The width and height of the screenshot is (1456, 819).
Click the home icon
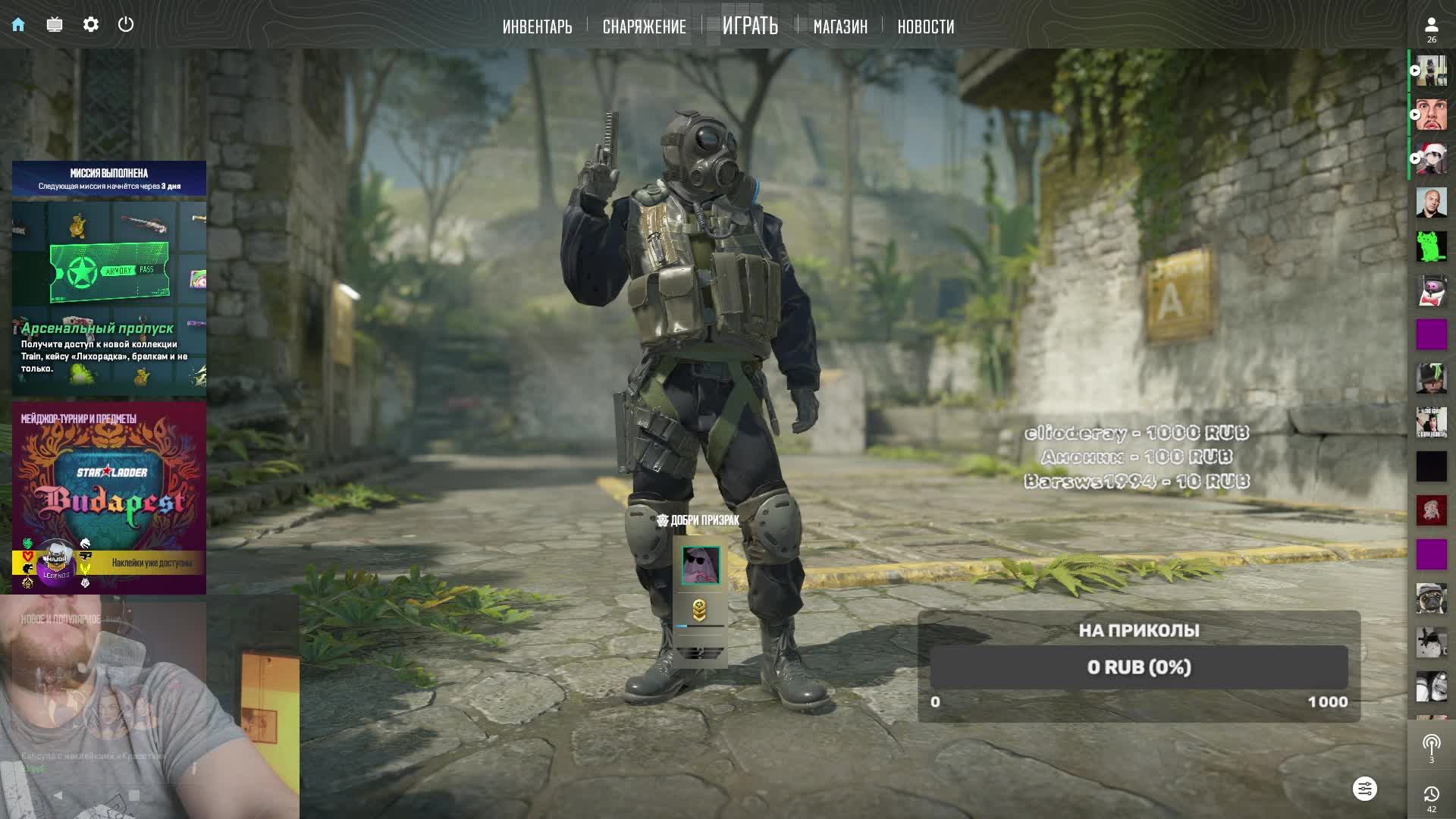click(18, 24)
